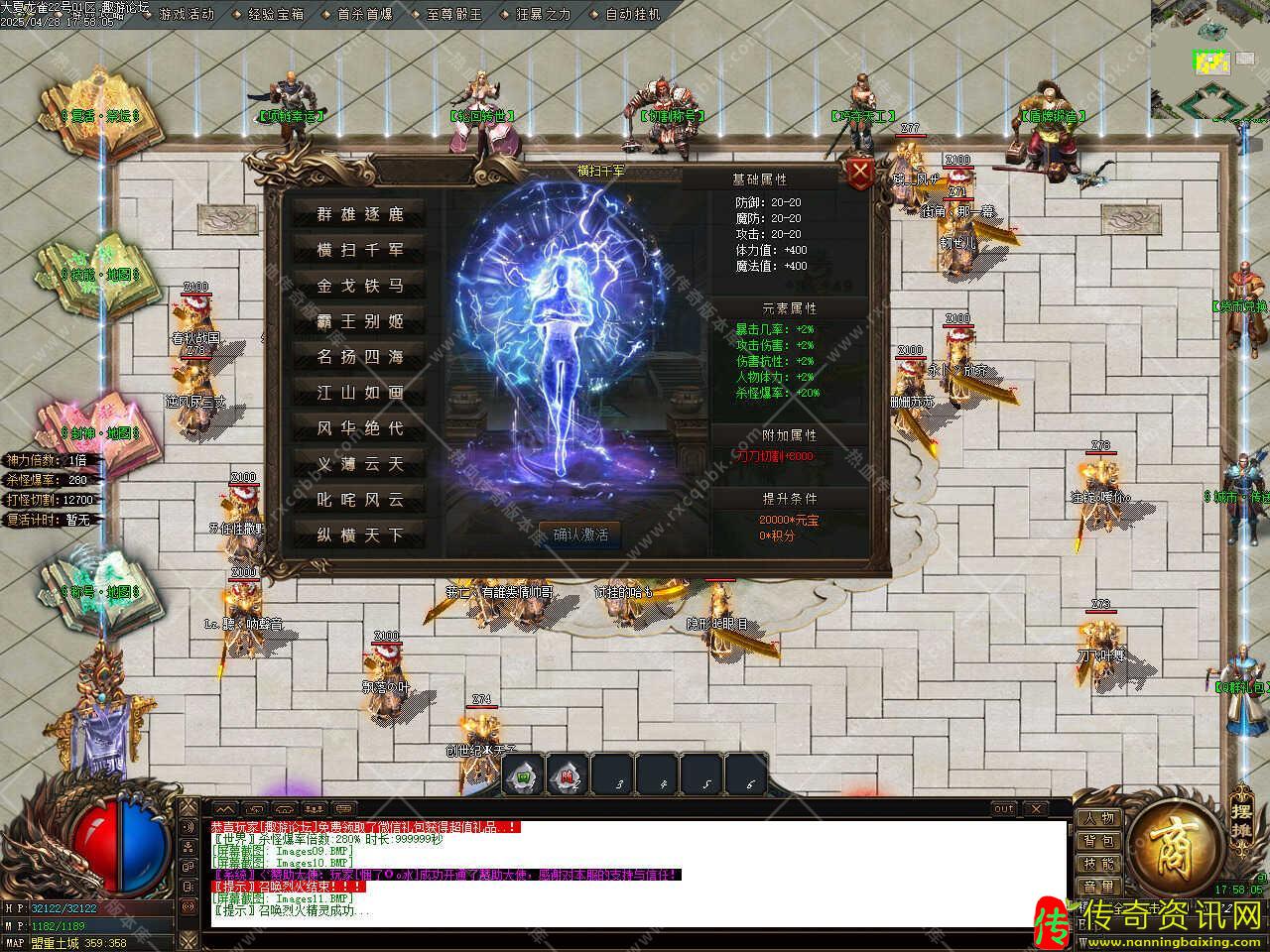Close the chat box with its X button

tap(1034, 809)
